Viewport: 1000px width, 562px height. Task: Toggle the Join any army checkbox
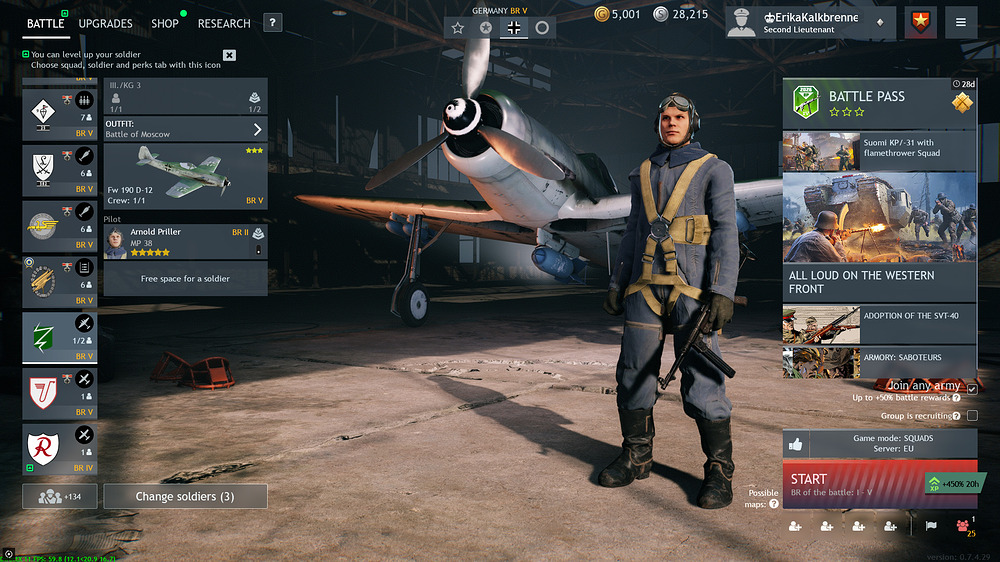coord(972,388)
